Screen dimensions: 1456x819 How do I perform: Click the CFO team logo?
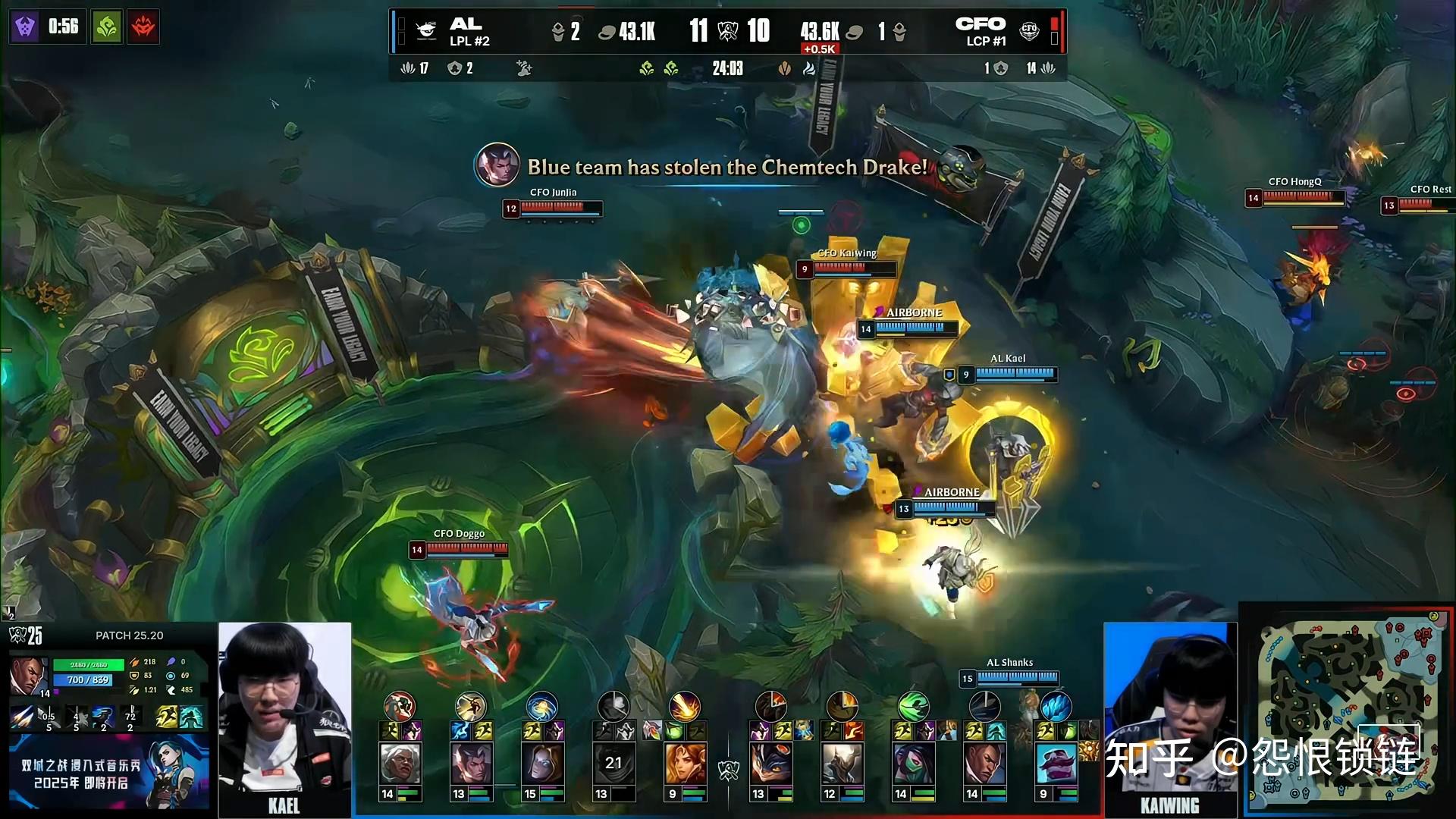[x=1029, y=30]
